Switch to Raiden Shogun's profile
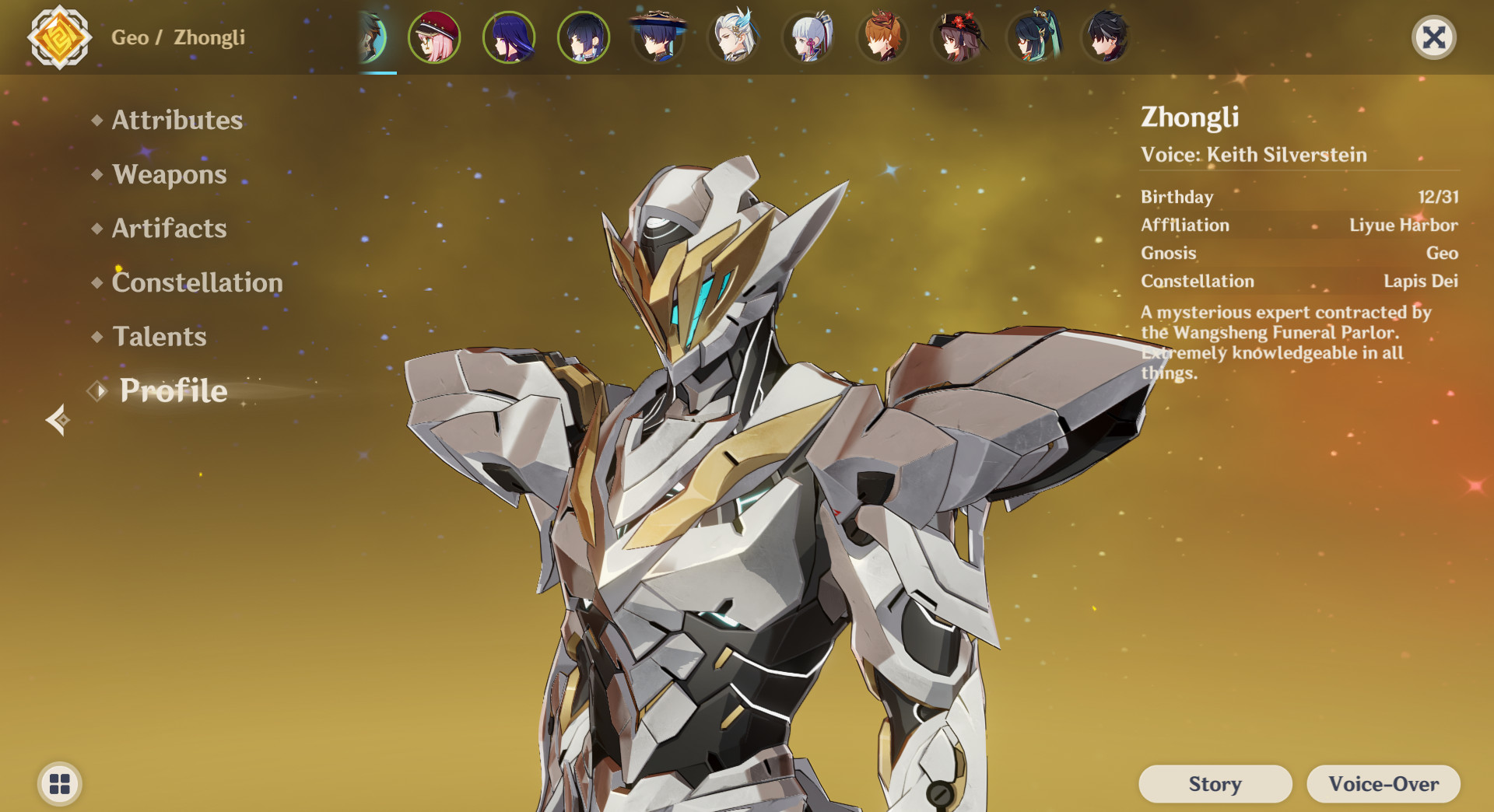Screen dimensions: 1494x812 click(509, 37)
